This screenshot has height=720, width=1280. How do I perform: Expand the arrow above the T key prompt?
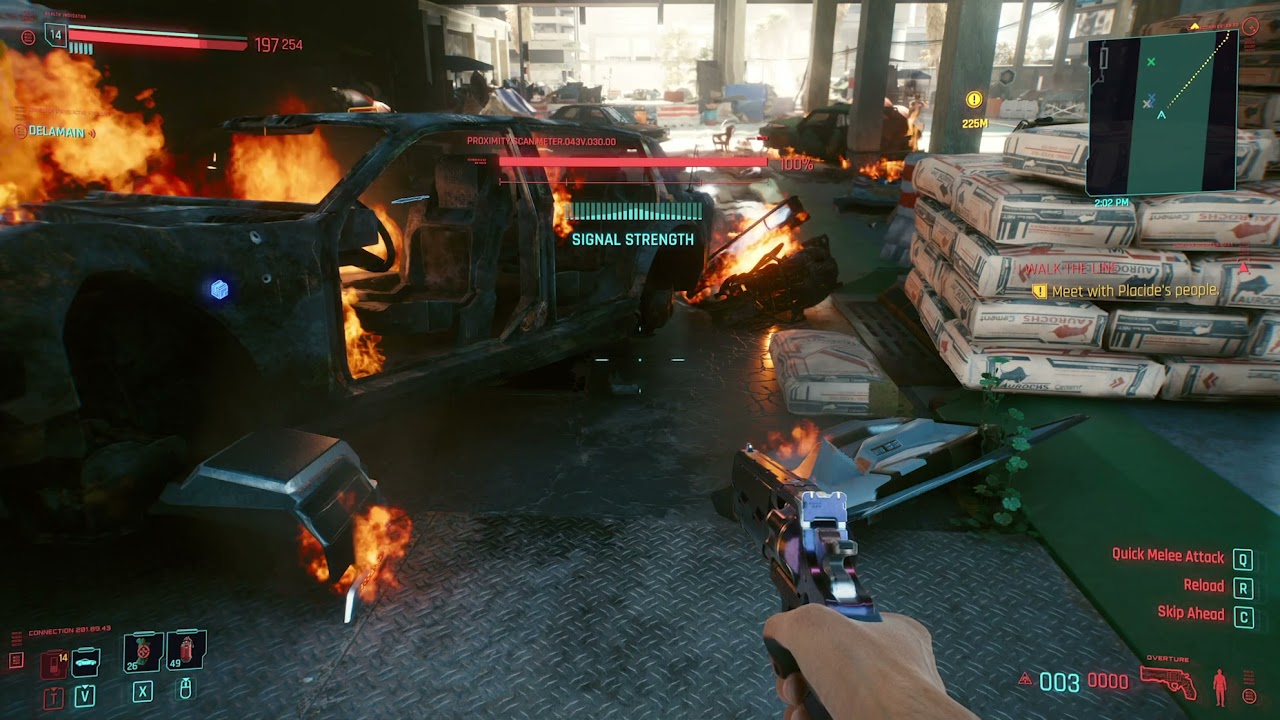point(53,690)
